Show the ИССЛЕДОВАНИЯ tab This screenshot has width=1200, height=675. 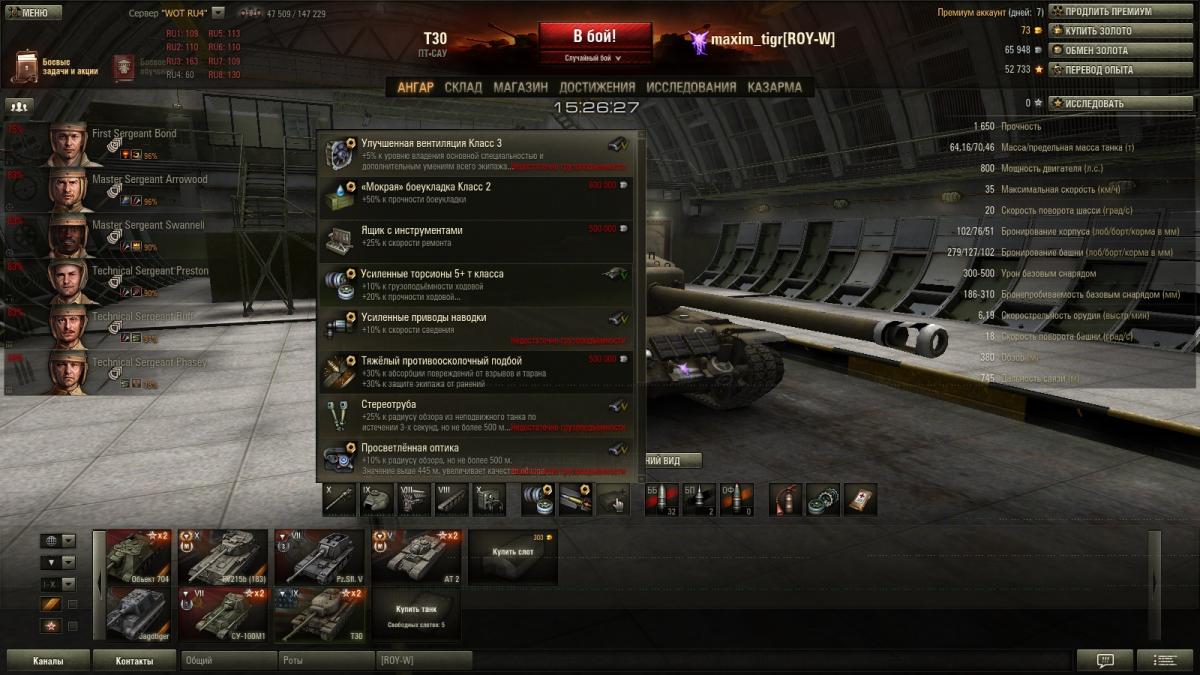[x=691, y=87]
